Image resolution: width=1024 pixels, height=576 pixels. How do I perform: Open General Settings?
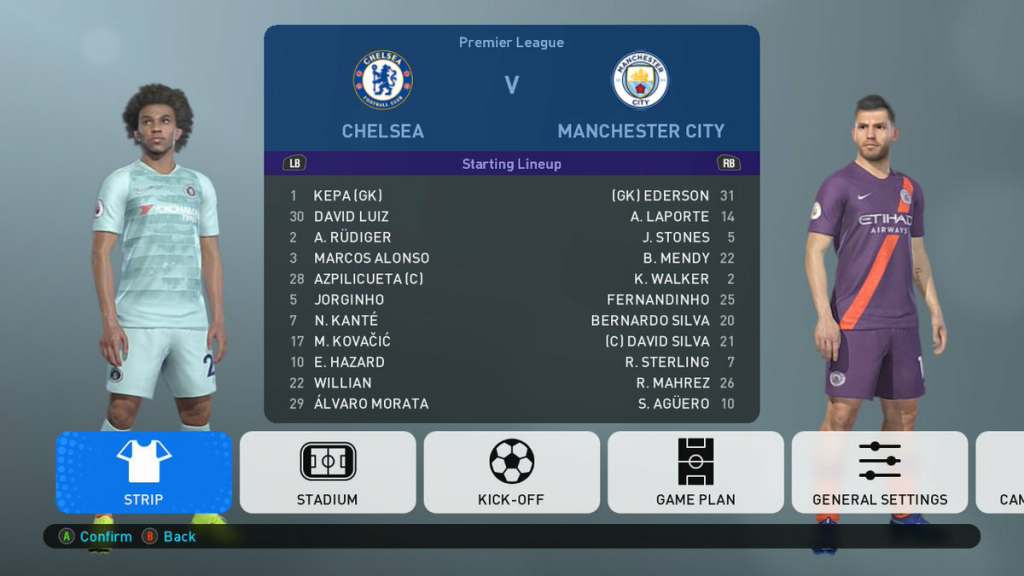point(879,472)
